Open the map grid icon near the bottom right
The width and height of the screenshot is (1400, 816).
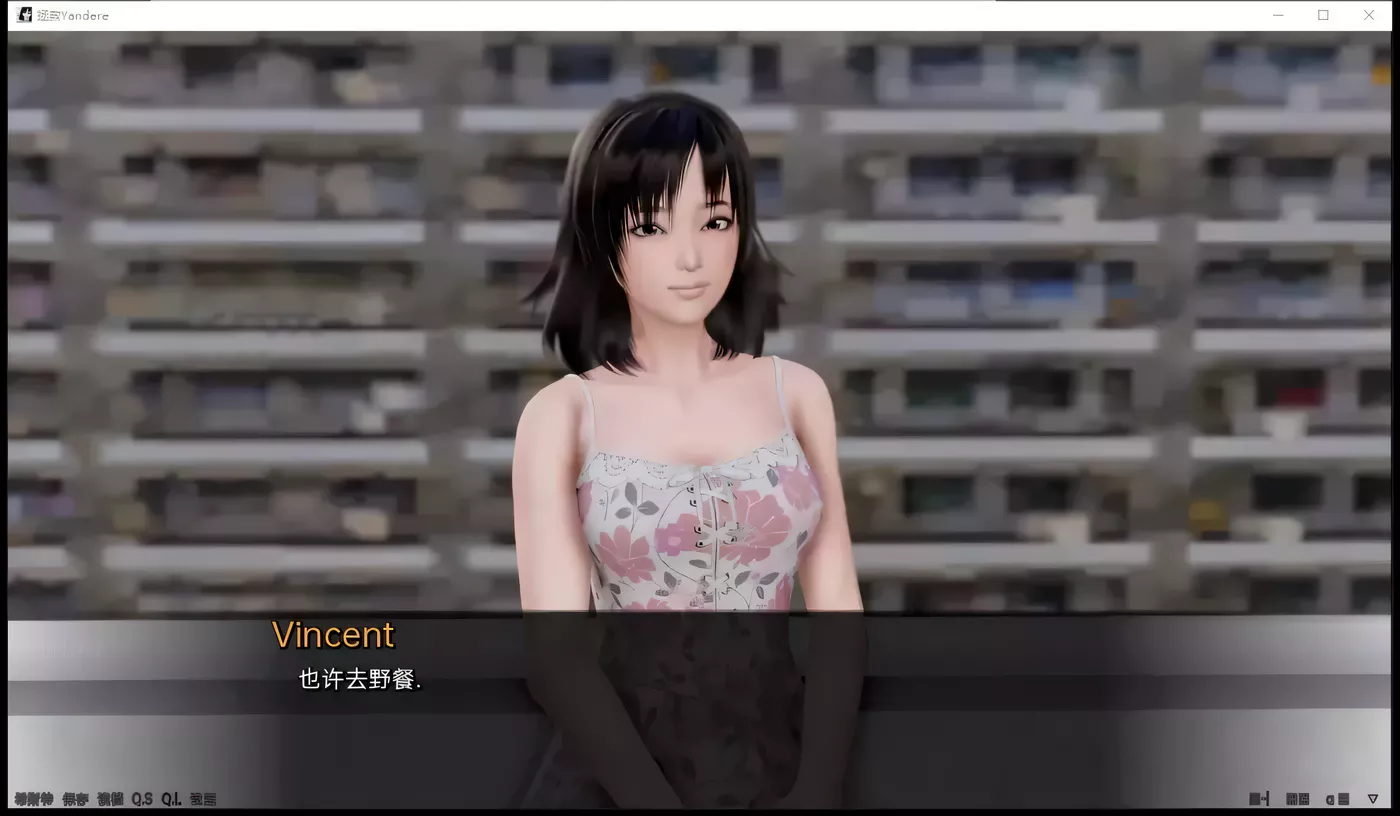click(x=1290, y=798)
